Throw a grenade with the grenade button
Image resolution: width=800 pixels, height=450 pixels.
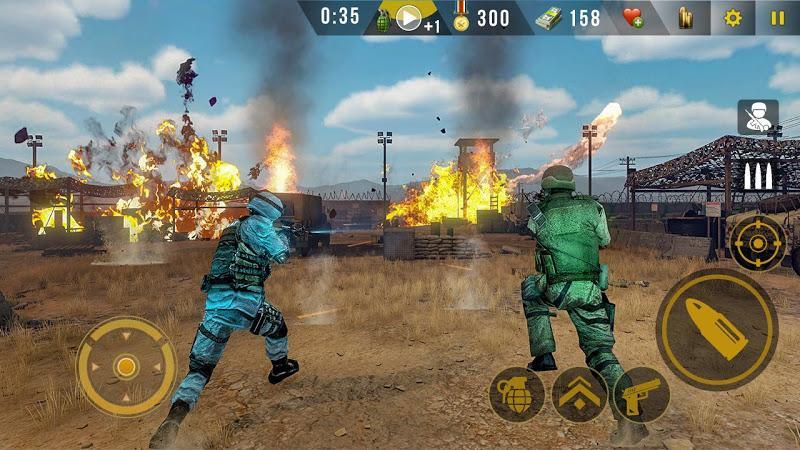516,394
